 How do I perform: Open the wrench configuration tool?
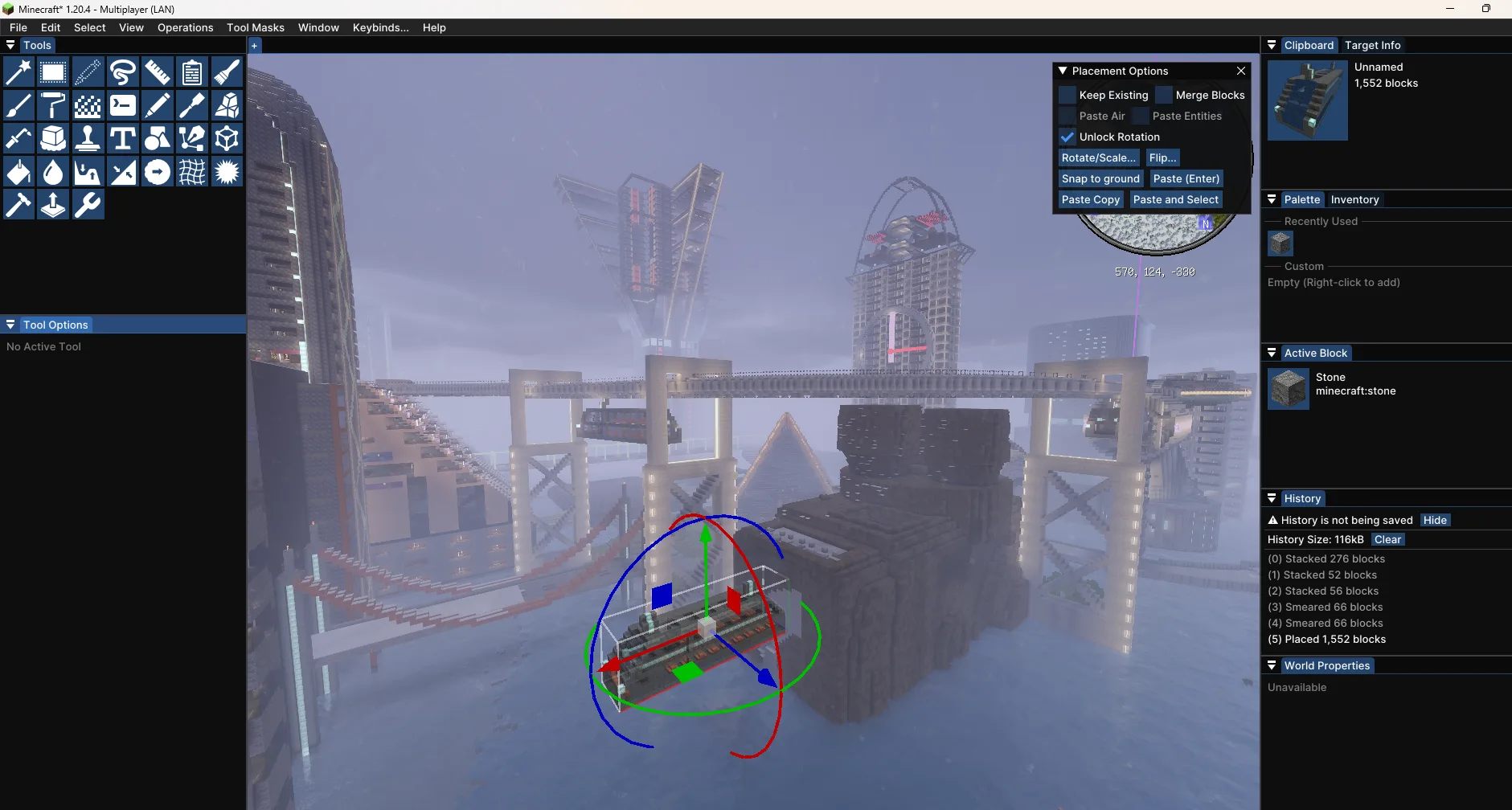[x=87, y=204]
